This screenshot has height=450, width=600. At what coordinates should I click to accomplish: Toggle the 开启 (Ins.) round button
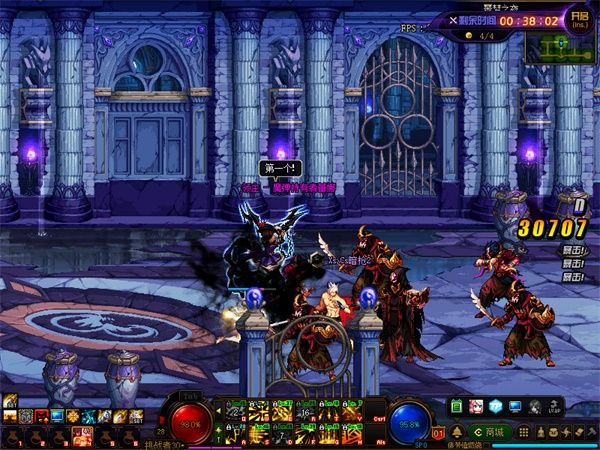[x=578, y=19]
